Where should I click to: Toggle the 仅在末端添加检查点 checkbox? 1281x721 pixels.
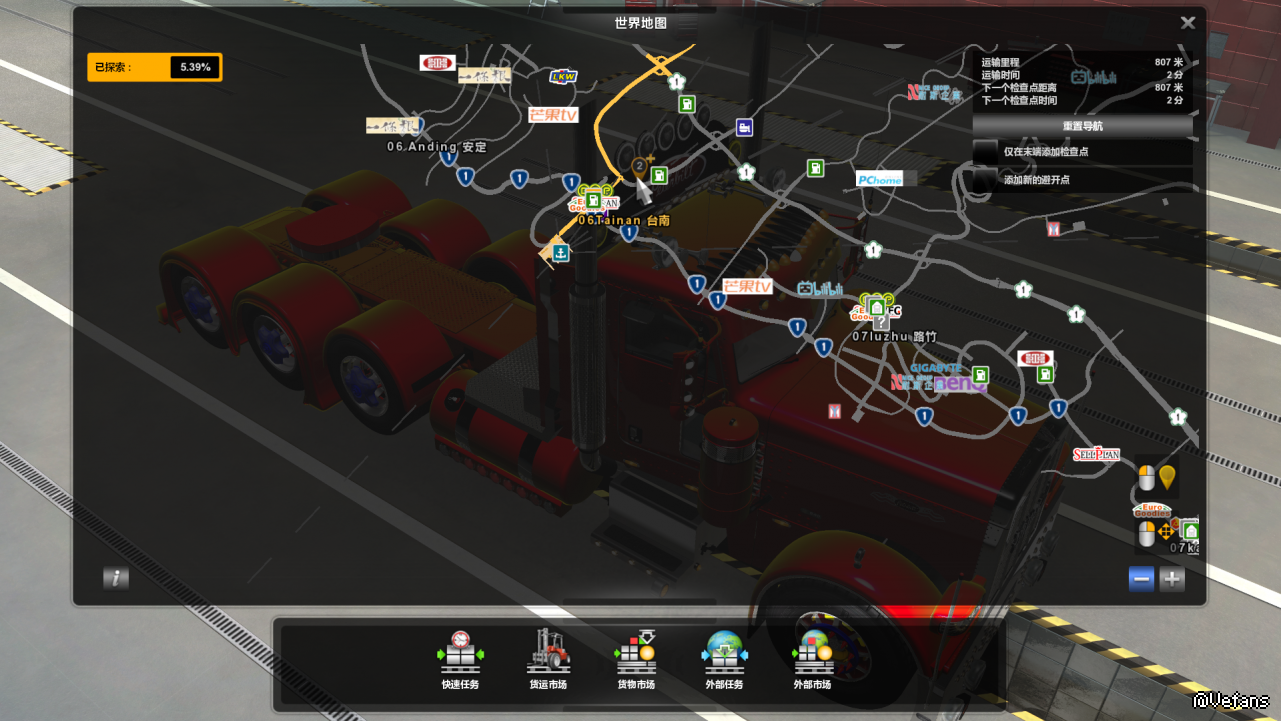(x=987, y=152)
